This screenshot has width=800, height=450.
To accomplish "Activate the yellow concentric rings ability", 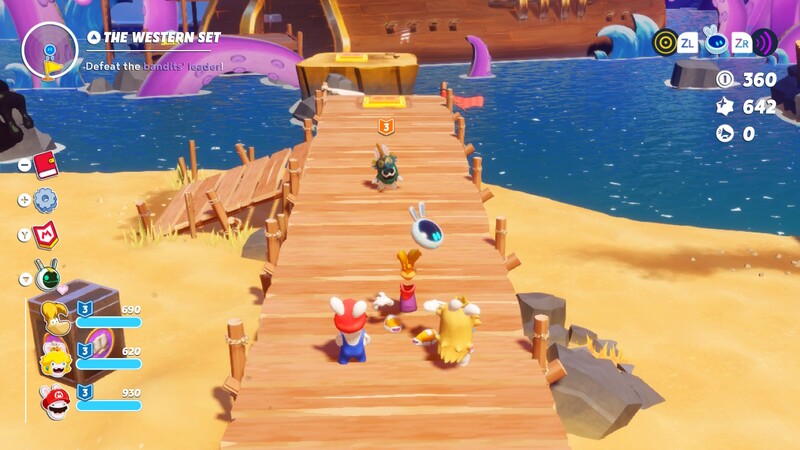I will tap(665, 42).
